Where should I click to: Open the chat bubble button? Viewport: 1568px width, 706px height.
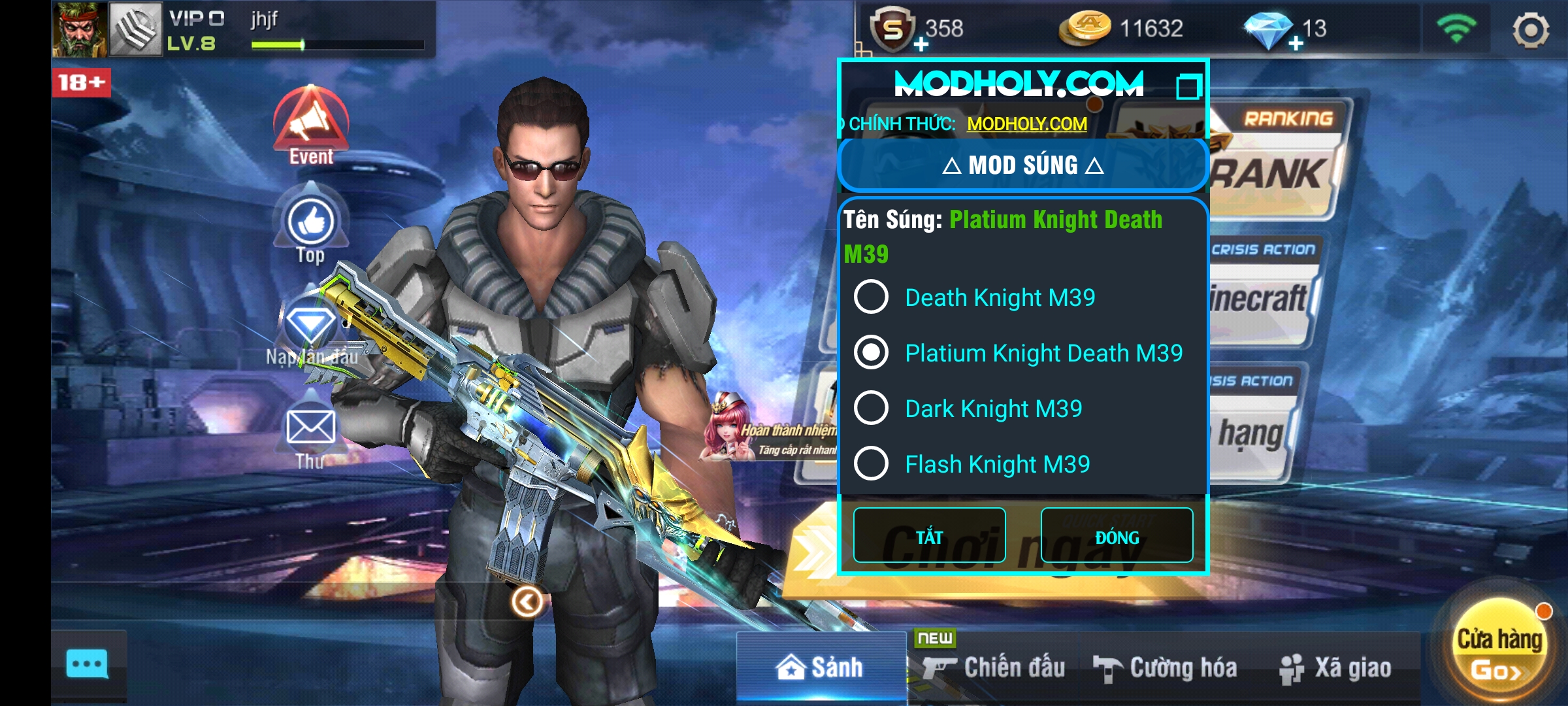point(88,665)
